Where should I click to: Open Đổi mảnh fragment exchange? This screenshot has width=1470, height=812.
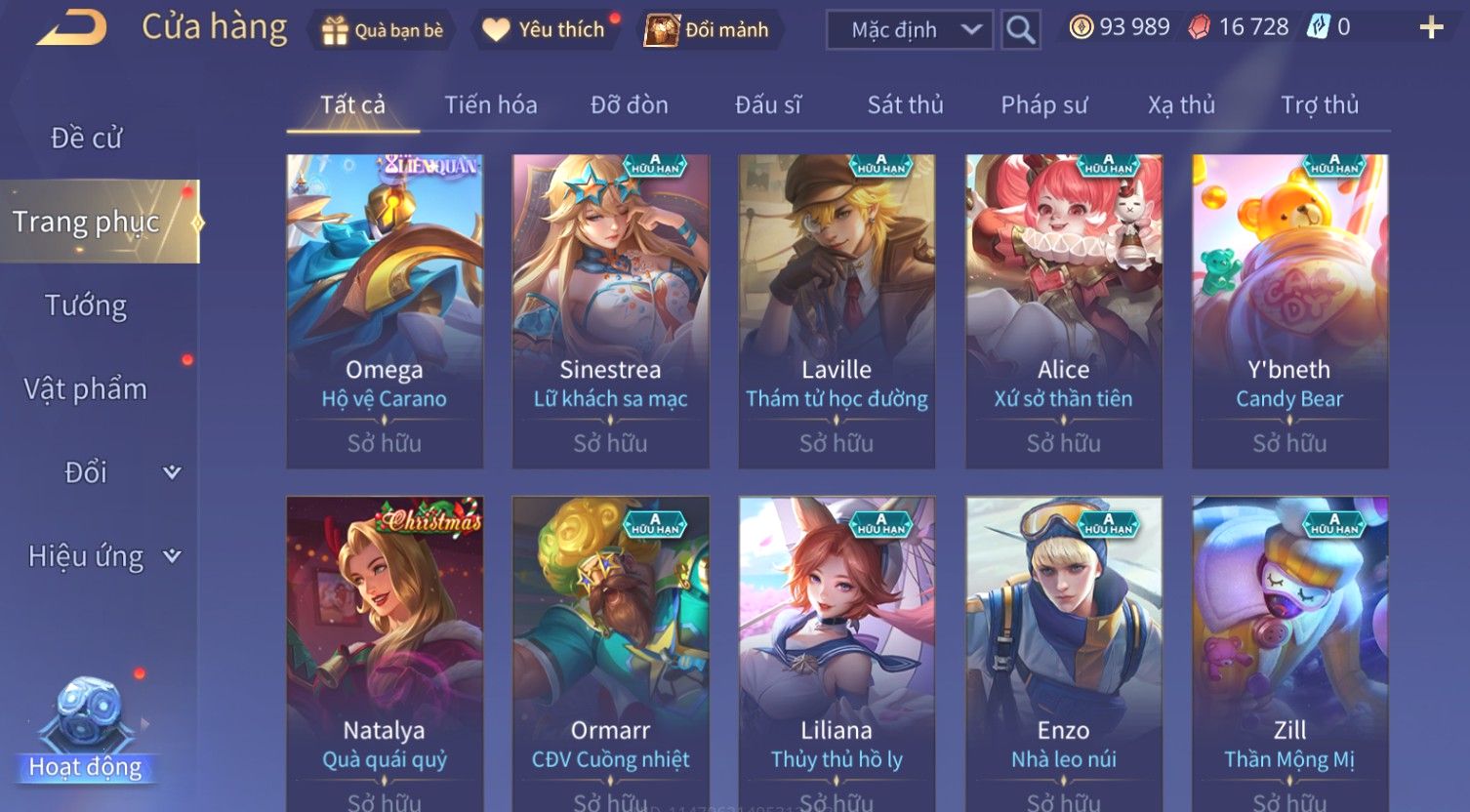708,30
